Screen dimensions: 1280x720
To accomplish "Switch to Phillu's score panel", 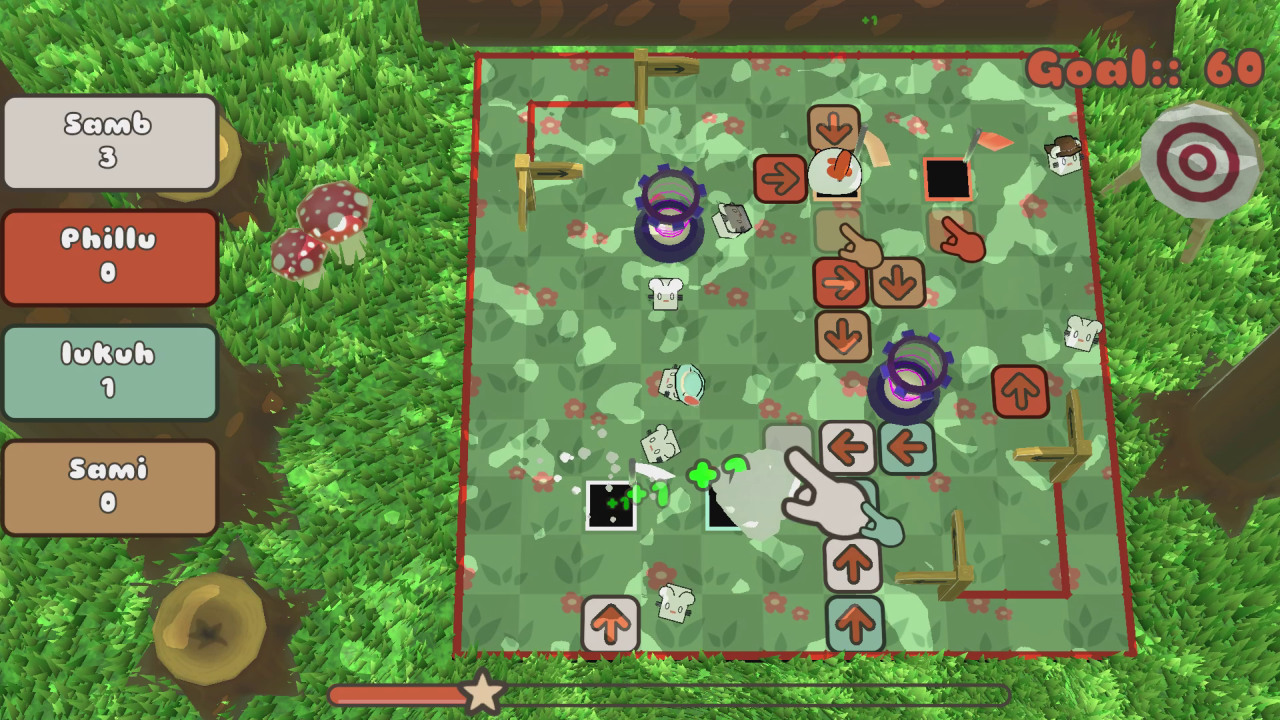I will (x=110, y=256).
